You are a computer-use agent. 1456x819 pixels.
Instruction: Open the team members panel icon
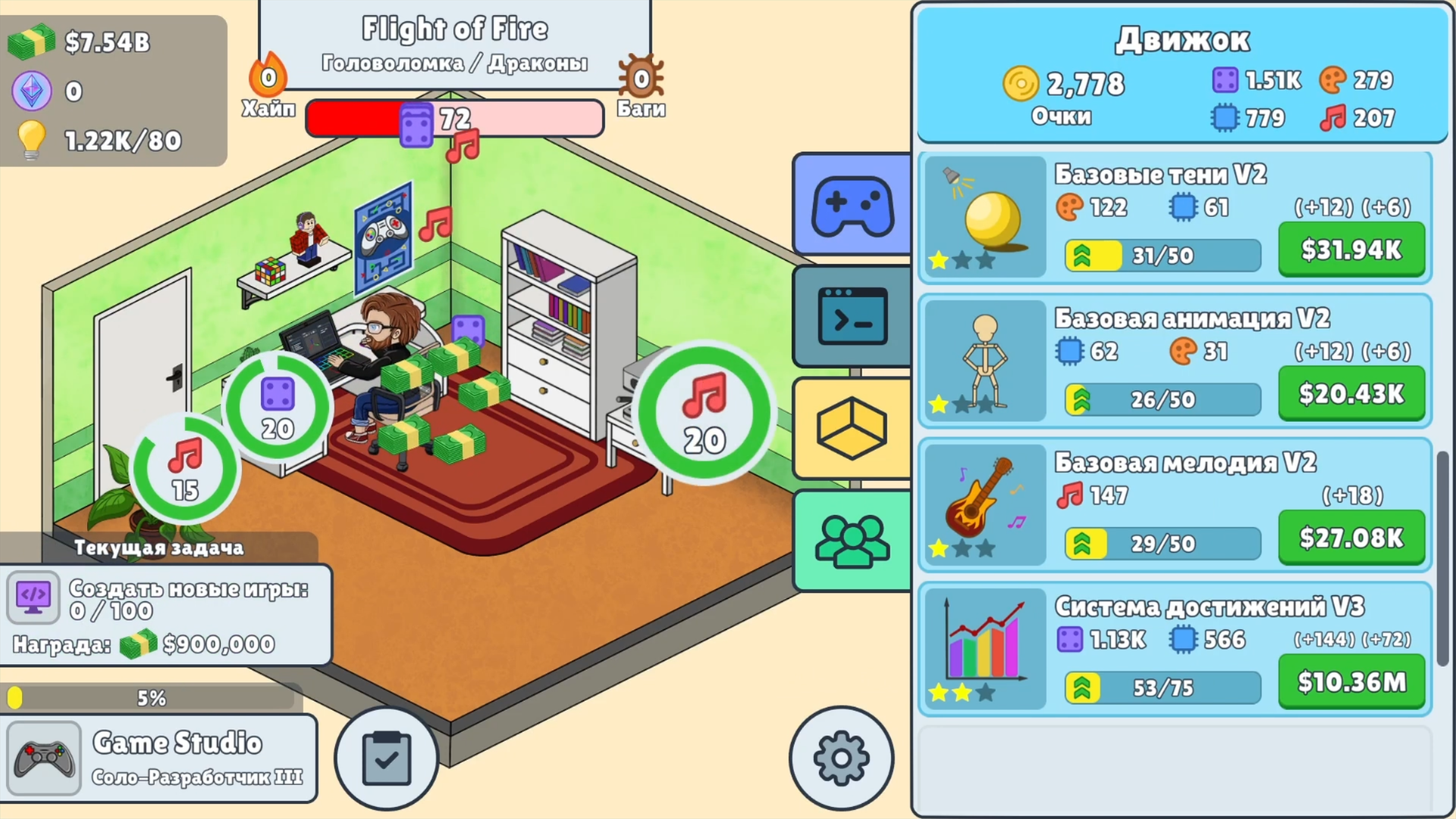pos(851,540)
